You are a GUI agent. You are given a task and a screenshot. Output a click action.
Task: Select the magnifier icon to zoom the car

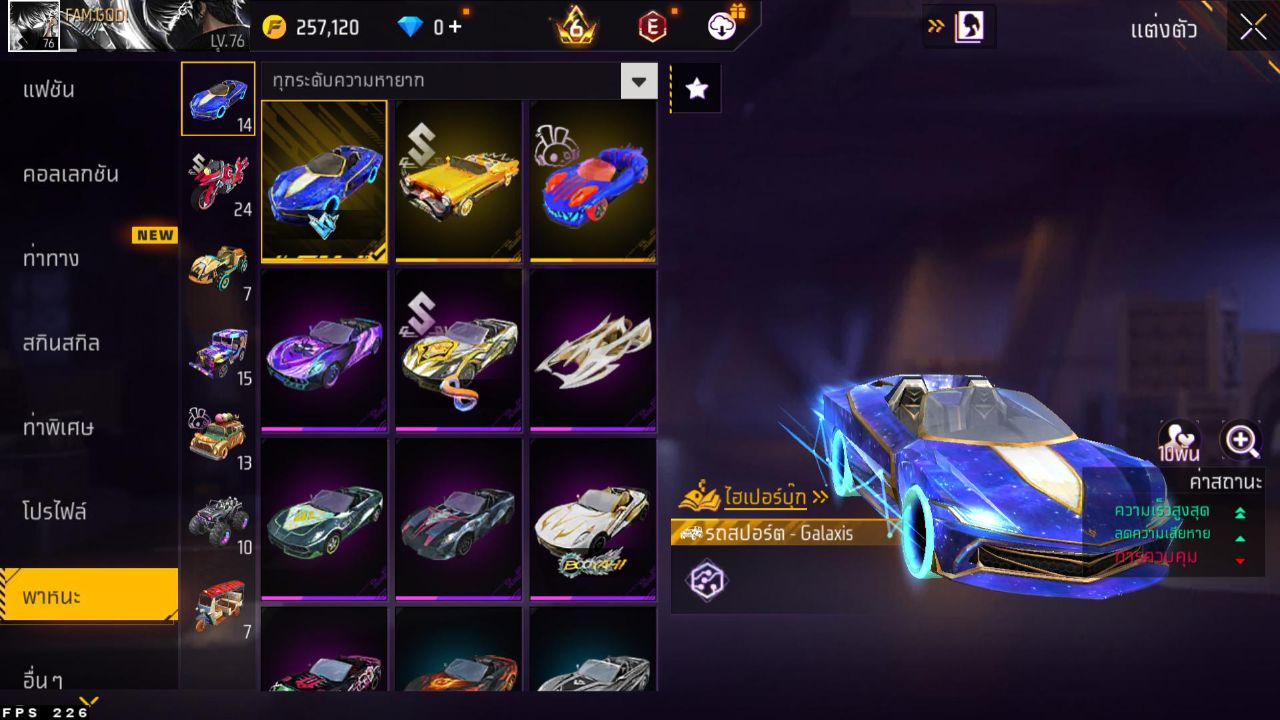pyautogui.click(x=1240, y=441)
